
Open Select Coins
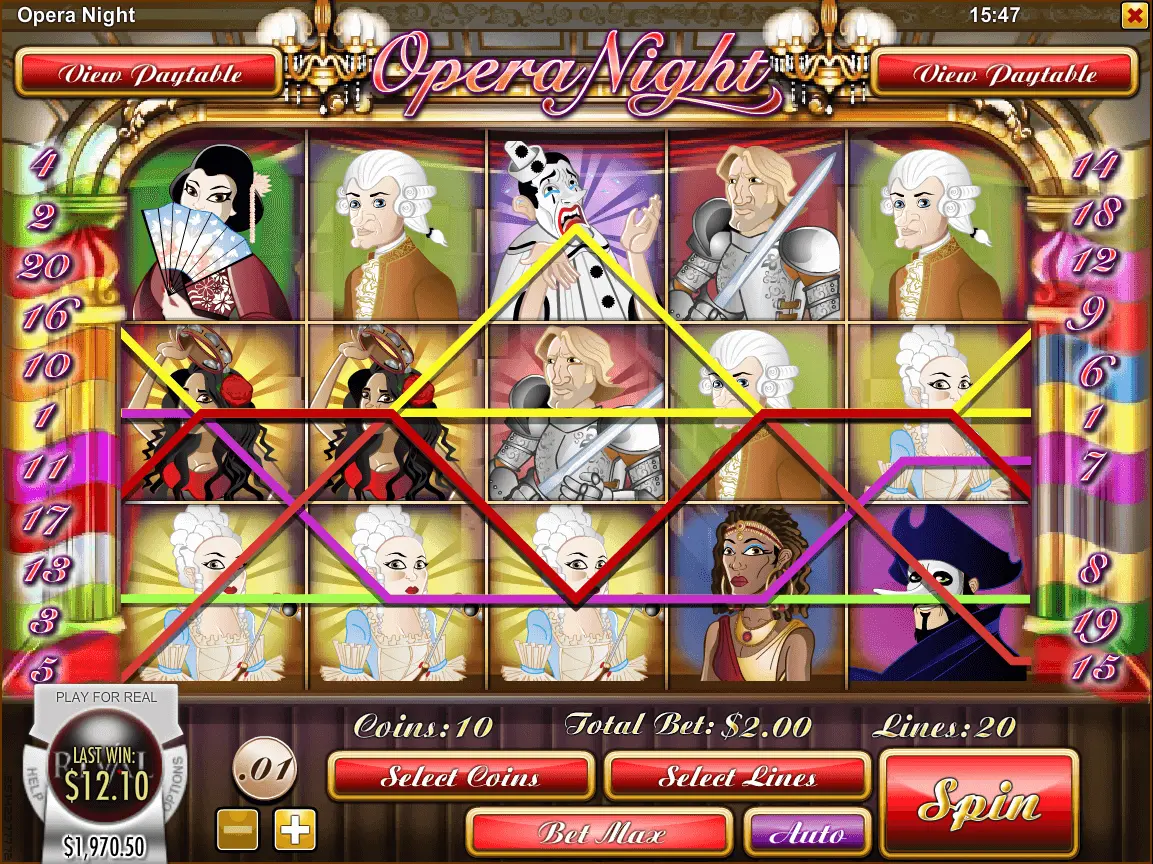click(x=461, y=776)
